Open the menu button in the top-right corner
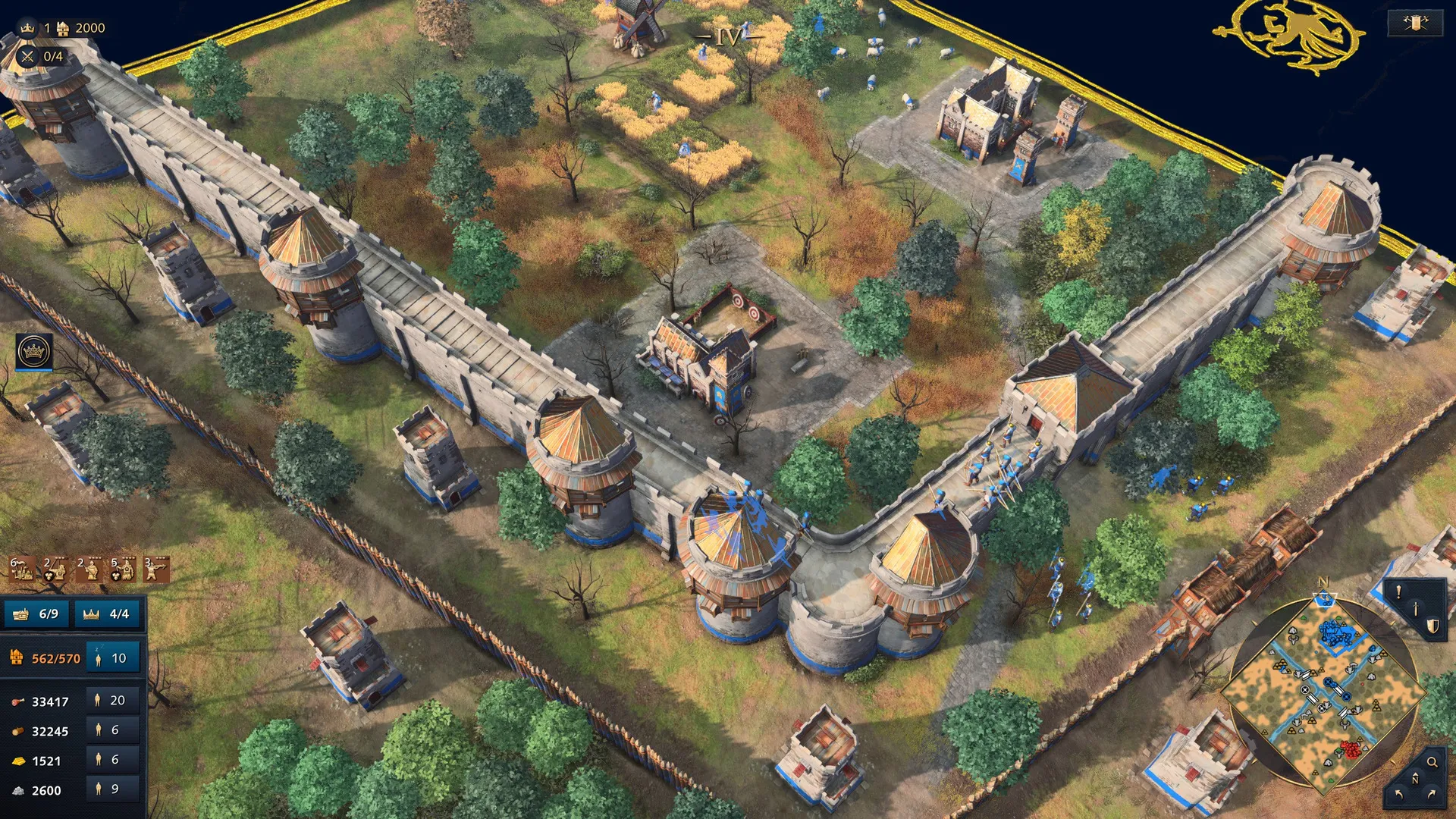 1415,23
